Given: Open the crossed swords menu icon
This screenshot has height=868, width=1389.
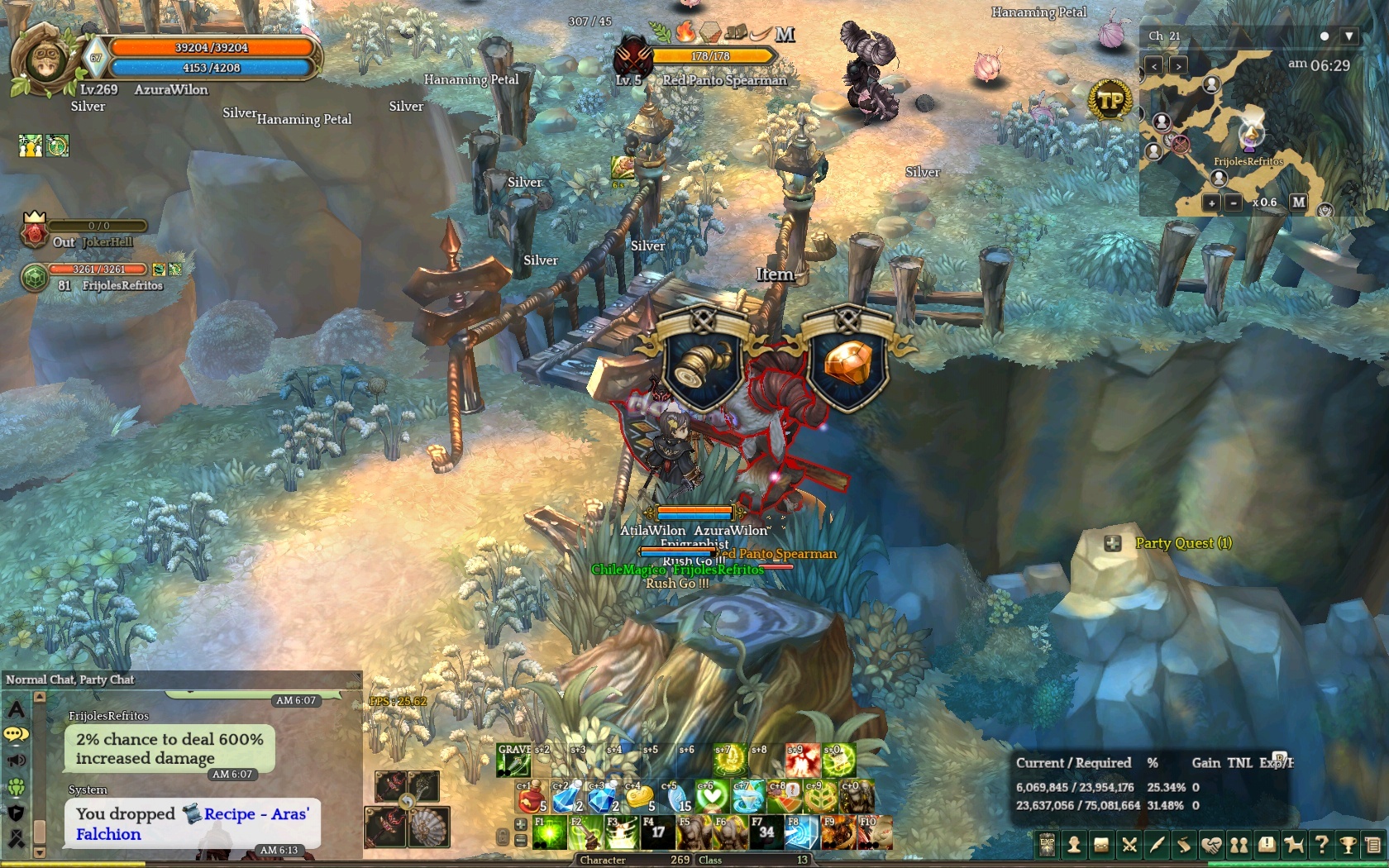Looking at the screenshot, I should [1129, 845].
